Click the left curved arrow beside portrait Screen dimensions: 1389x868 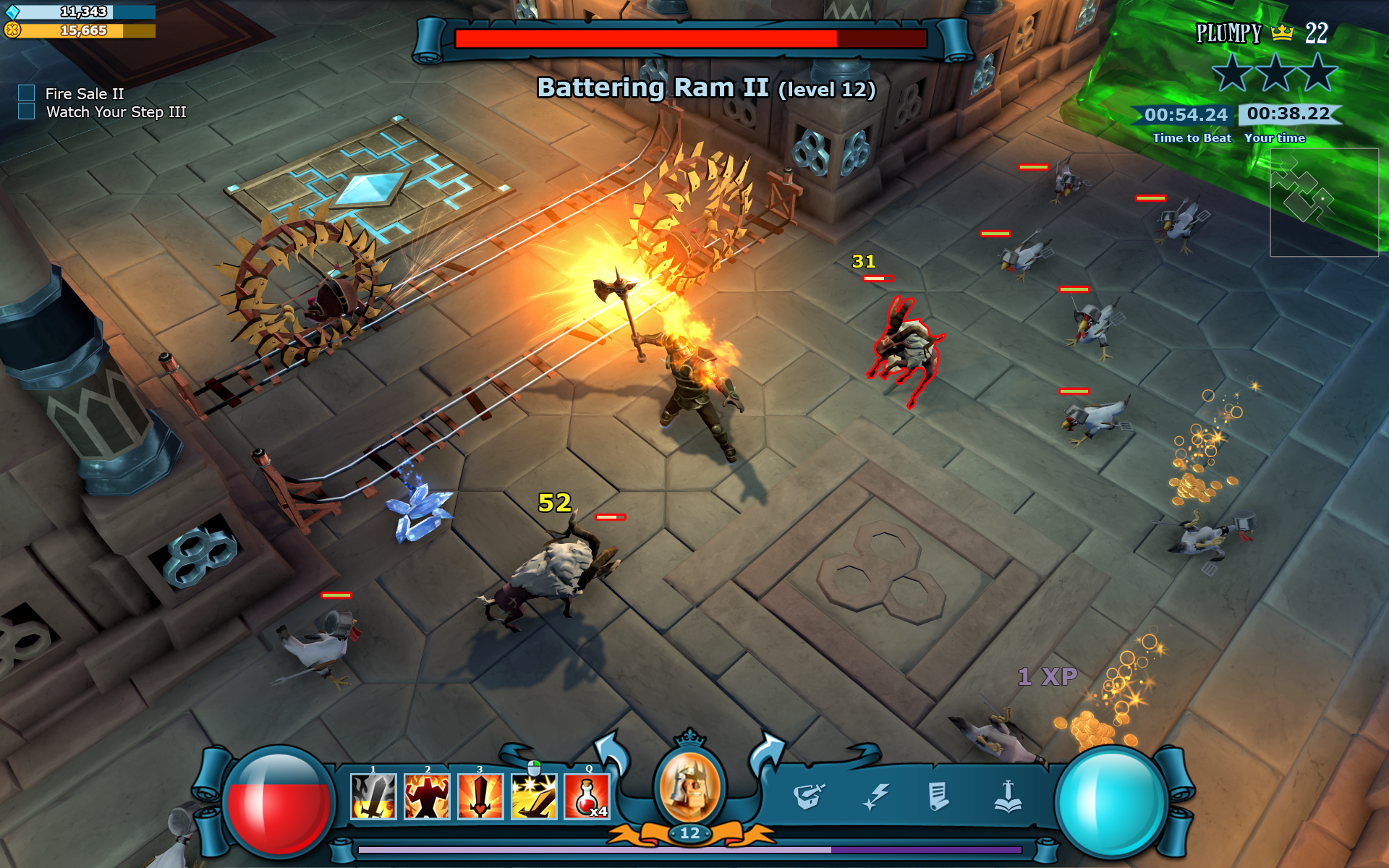[x=612, y=752]
